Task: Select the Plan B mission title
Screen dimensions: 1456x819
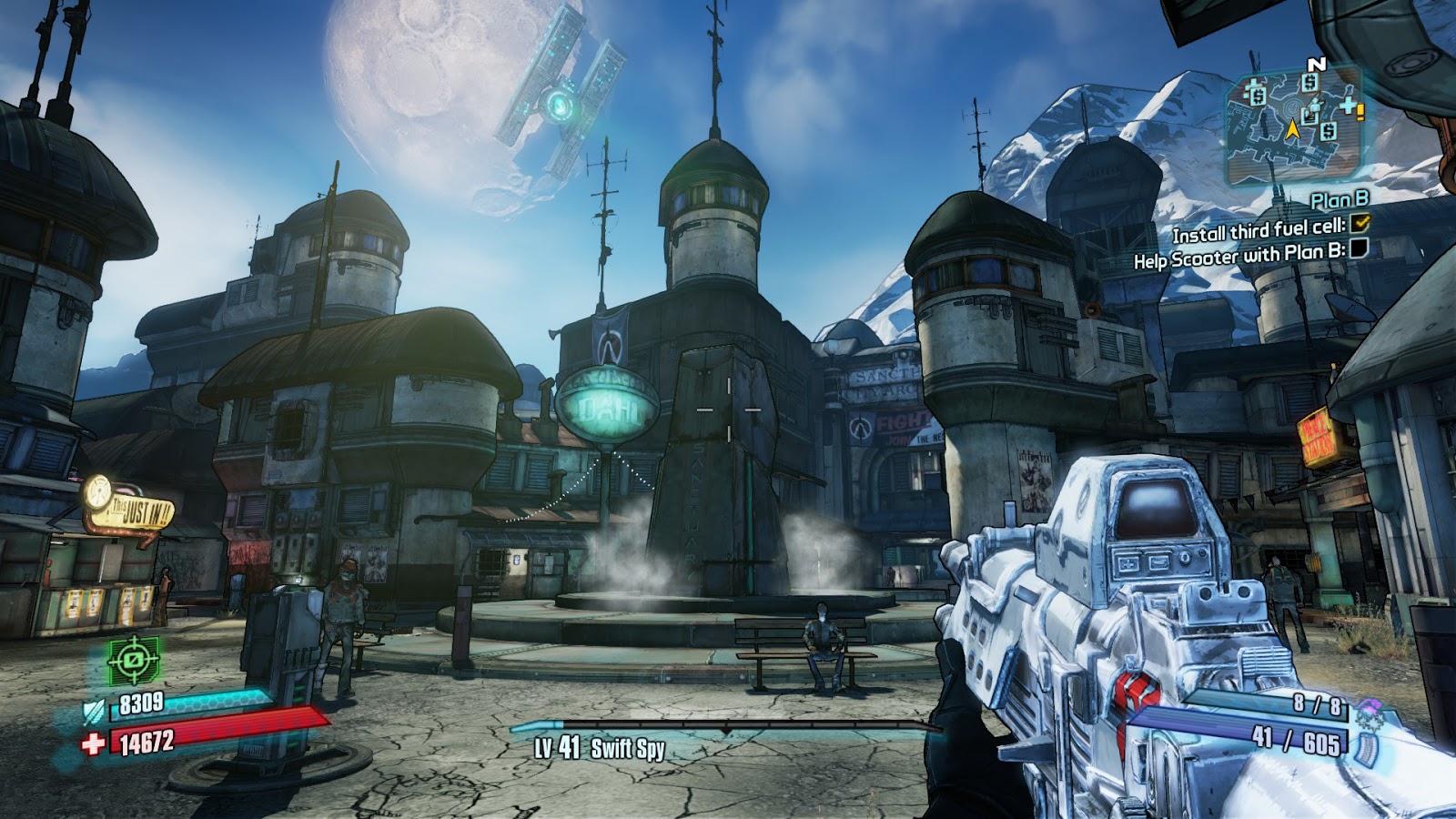Action: (x=1340, y=199)
